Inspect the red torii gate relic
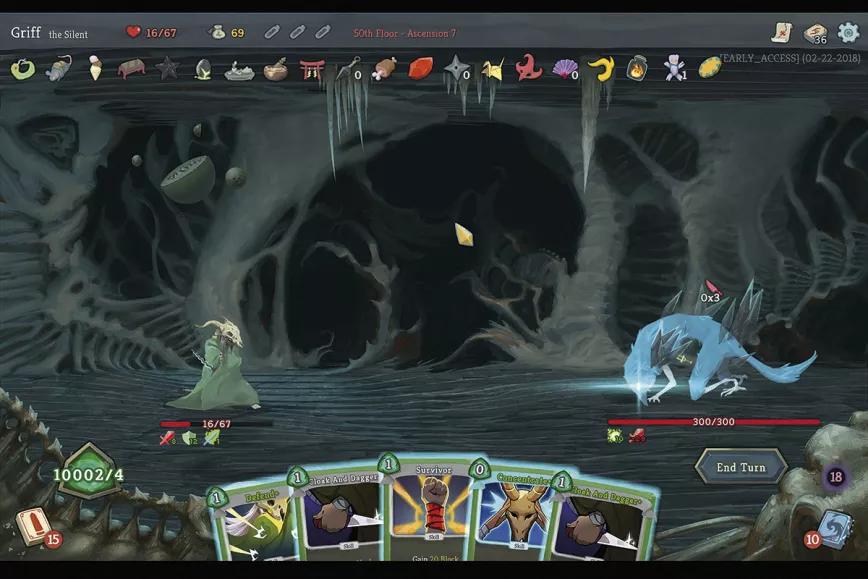868x579 pixels. [x=312, y=68]
